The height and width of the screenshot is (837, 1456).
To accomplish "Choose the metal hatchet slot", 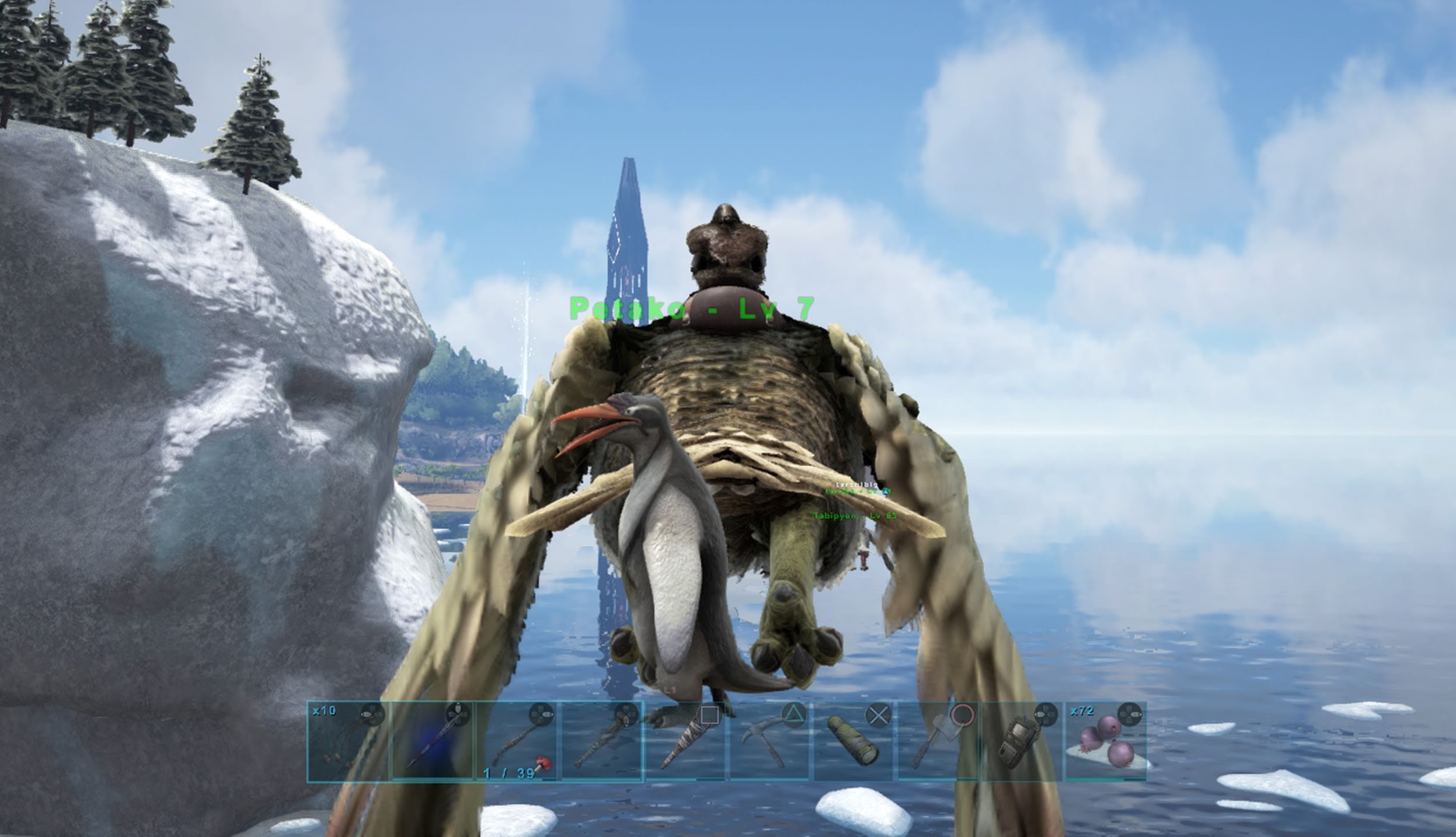I will [x=938, y=741].
